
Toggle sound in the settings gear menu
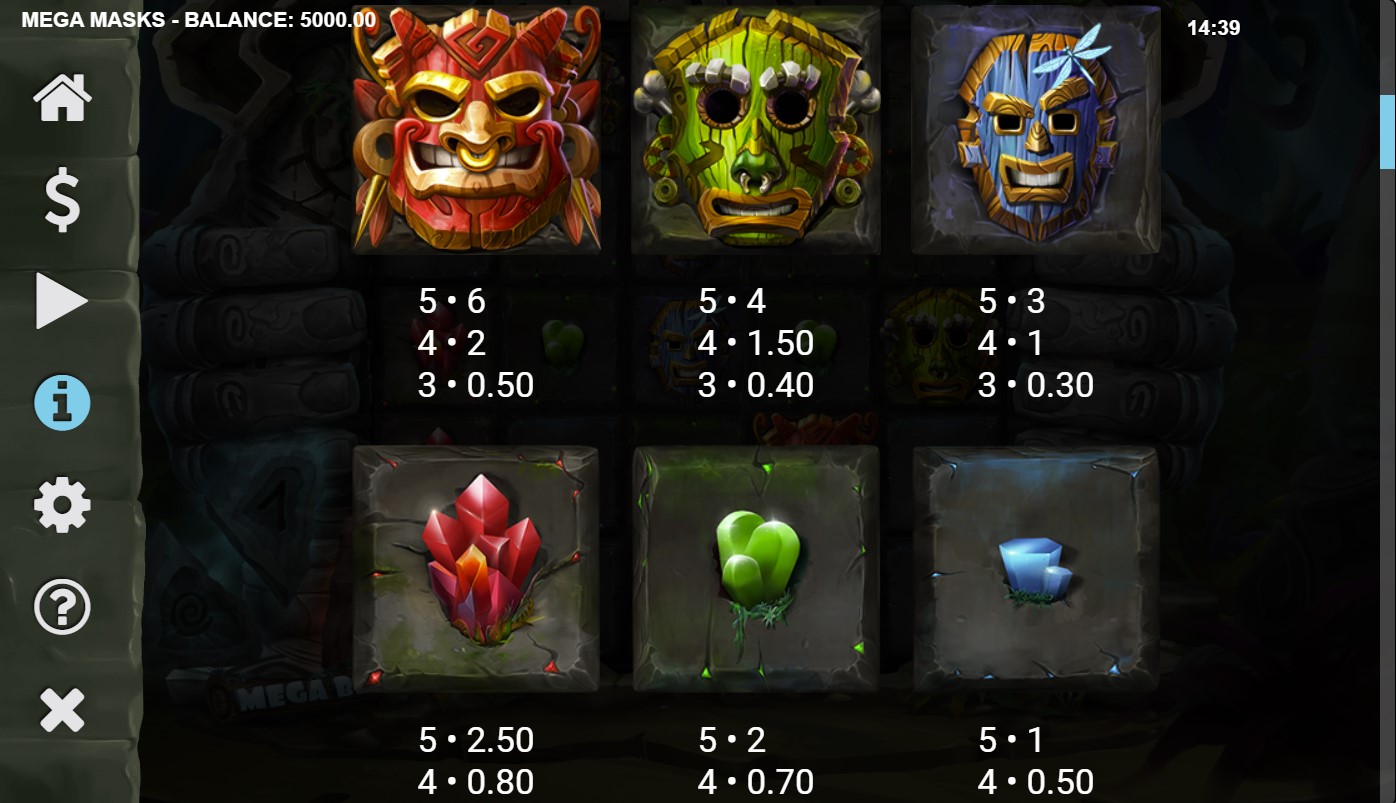pyautogui.click(x=62, y=504)
